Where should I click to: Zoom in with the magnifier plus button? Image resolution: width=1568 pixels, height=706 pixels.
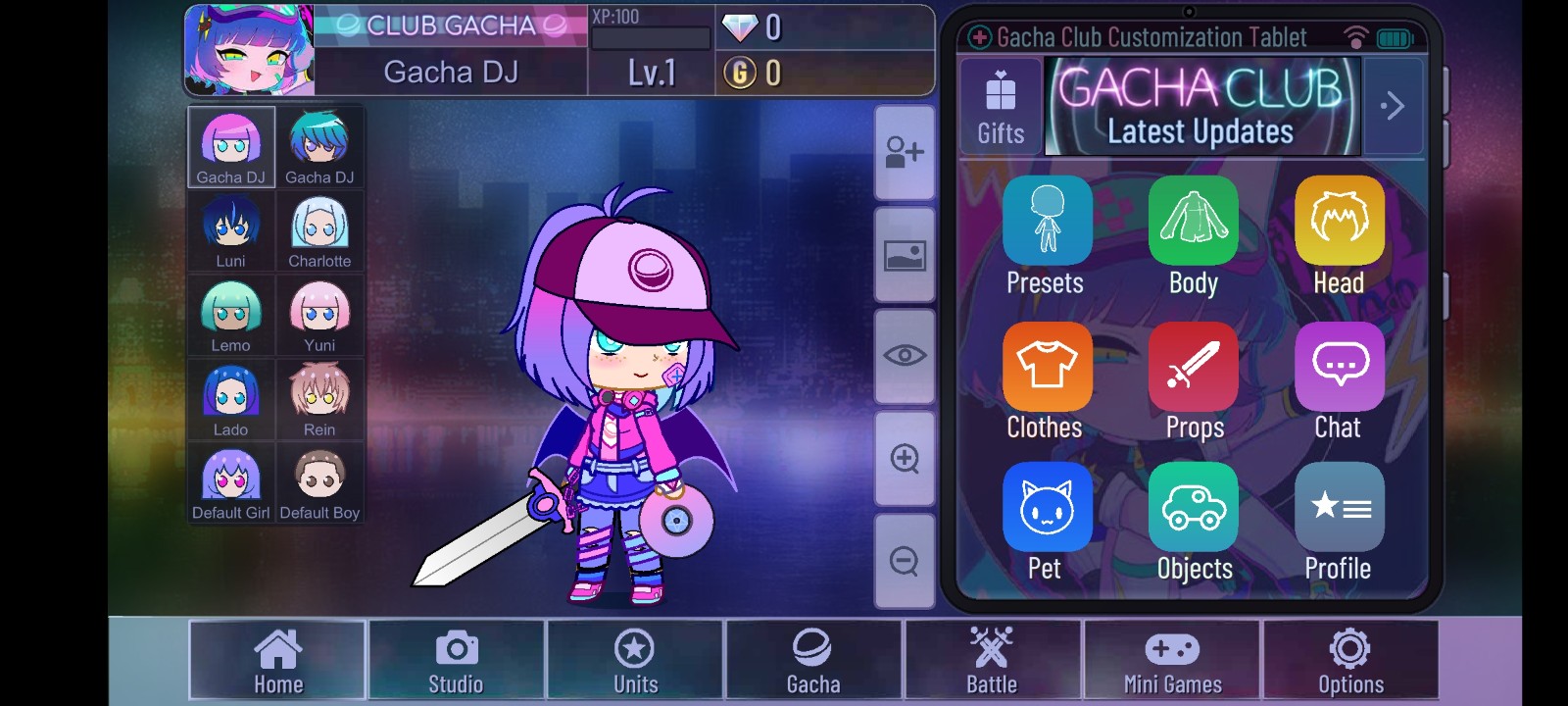904,459
